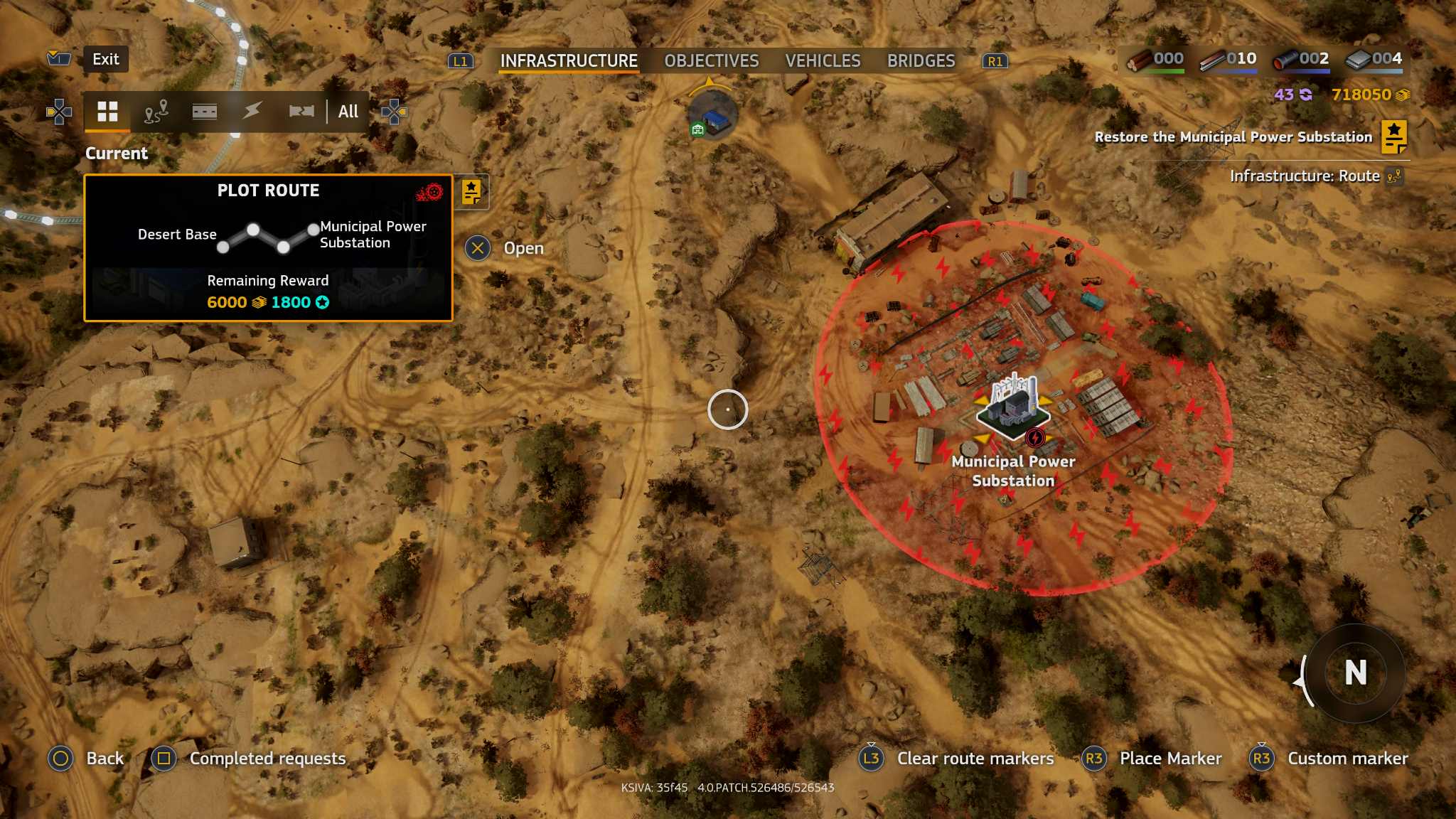Click Completed requests at the bottom
The height and width of the screenshot is (819, 1456).
(x=267, y=759)
